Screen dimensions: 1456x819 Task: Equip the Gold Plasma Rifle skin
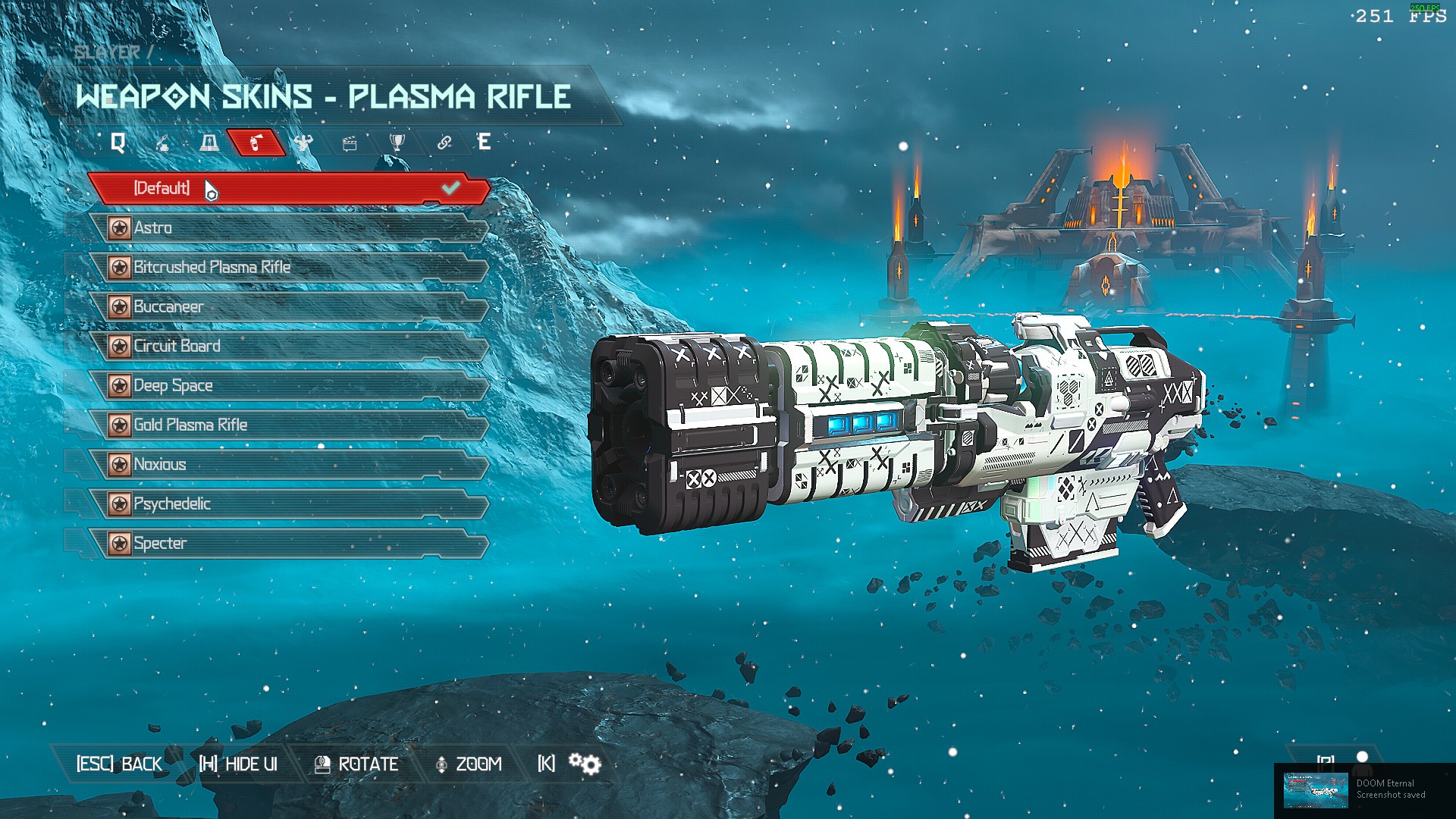[288, 425]
